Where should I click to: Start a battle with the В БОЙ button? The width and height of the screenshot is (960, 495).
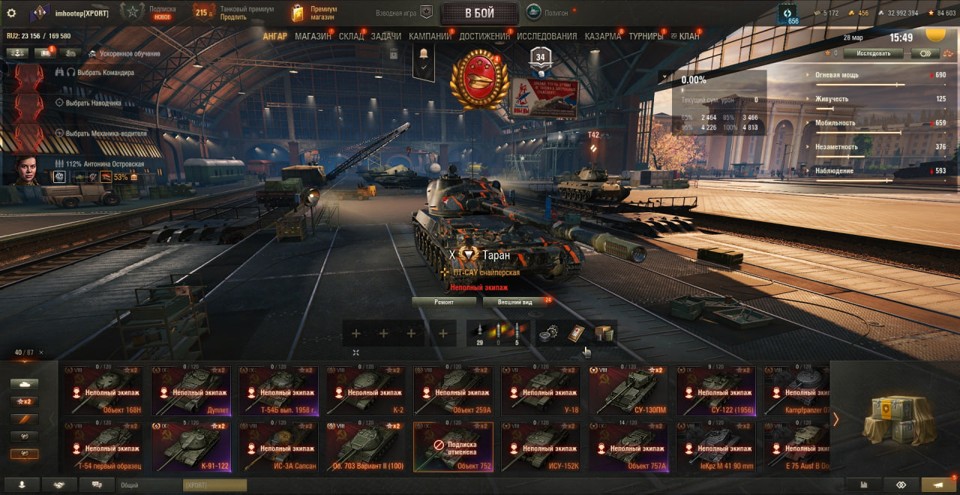pos(479,13)
